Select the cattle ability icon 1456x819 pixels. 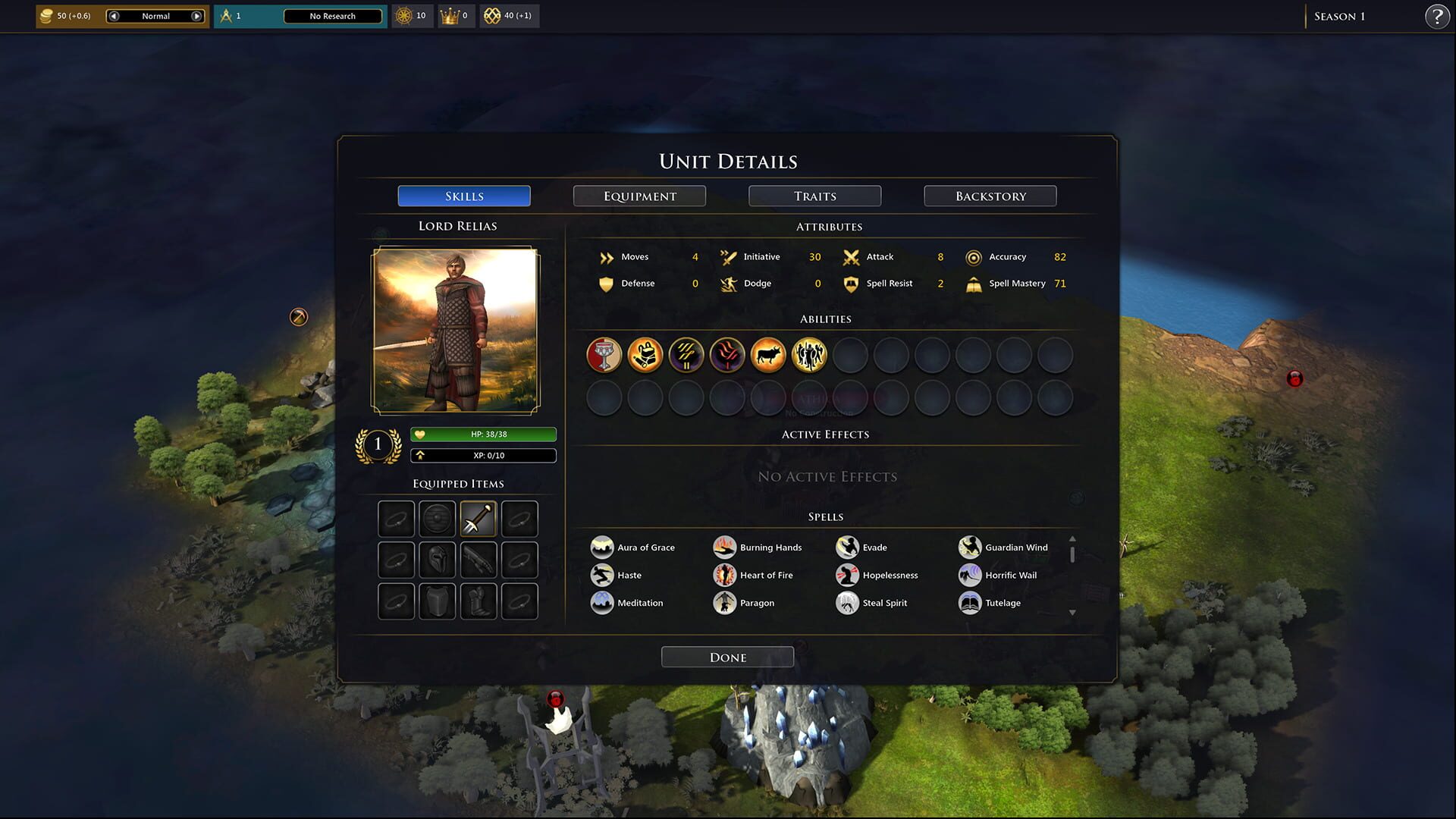click(x=768, y=355)
